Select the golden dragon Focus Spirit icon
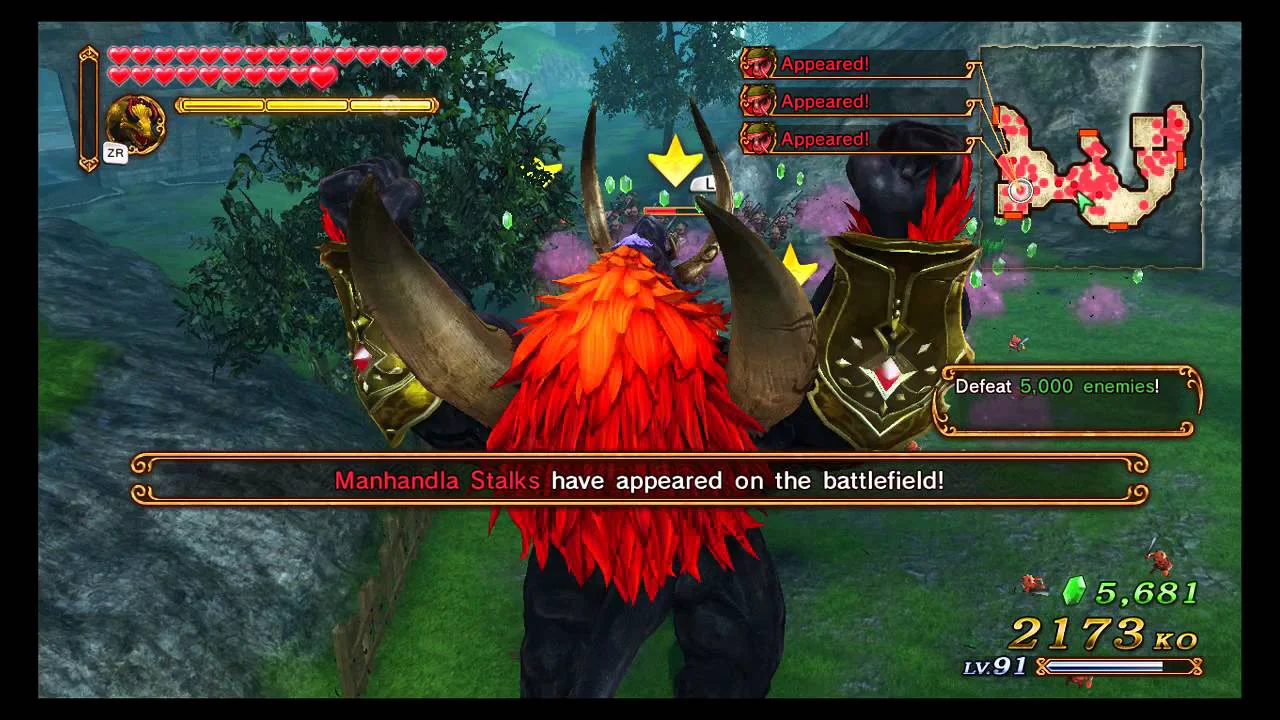The width and height of the screenshot is (1280, 720). tap(134, 124)
